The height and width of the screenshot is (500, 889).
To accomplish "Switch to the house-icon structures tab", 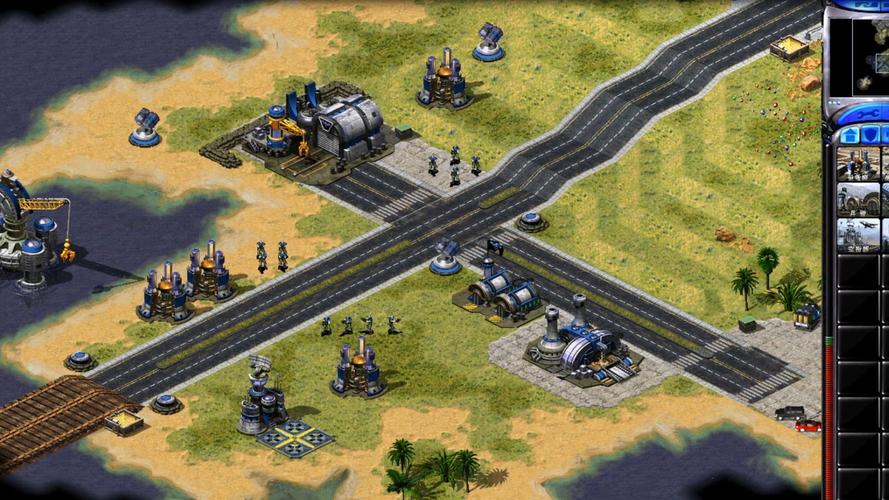I will (849, 135).
